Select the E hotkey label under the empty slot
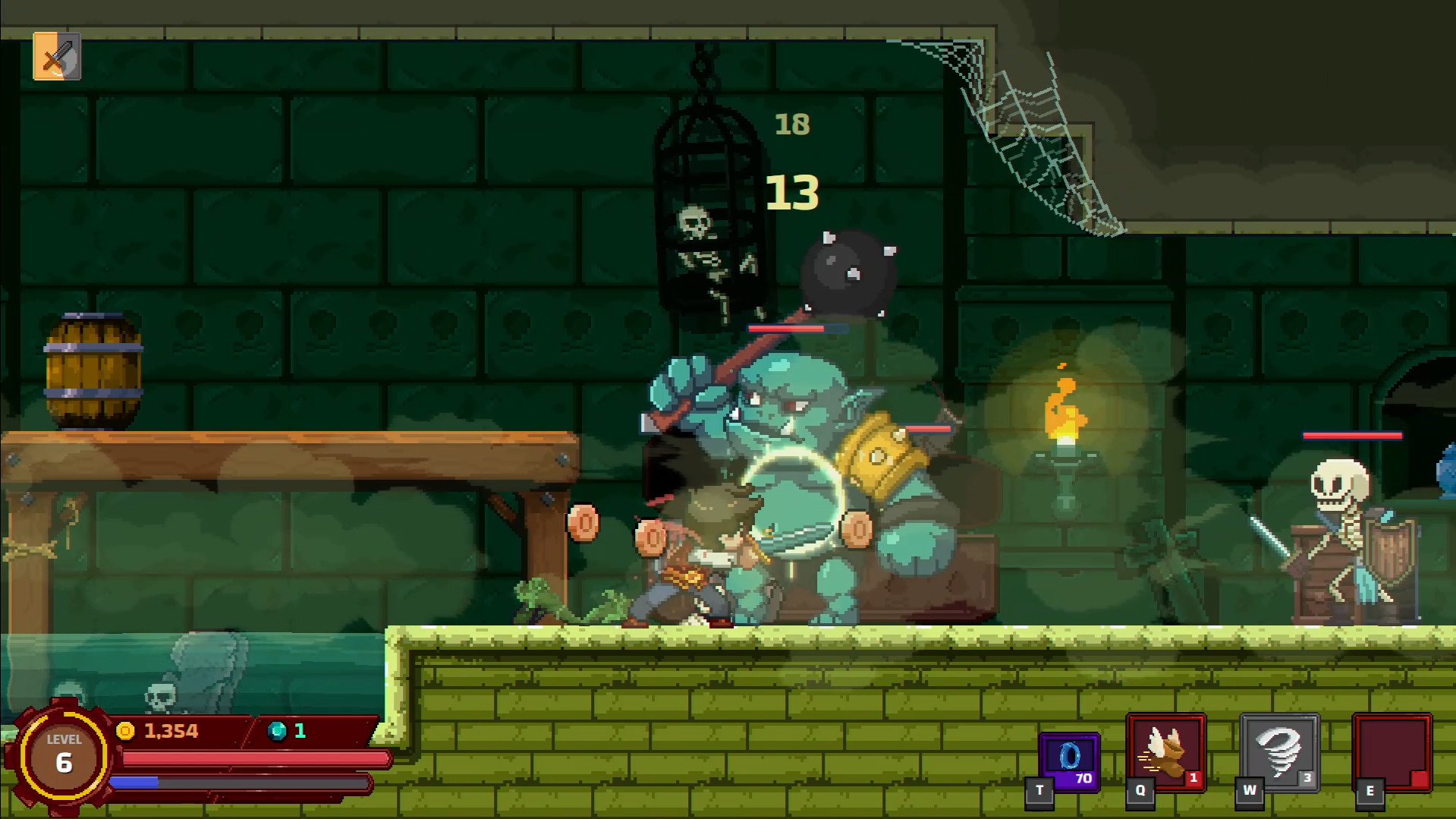1456x819 pixels. point(1370,789)
